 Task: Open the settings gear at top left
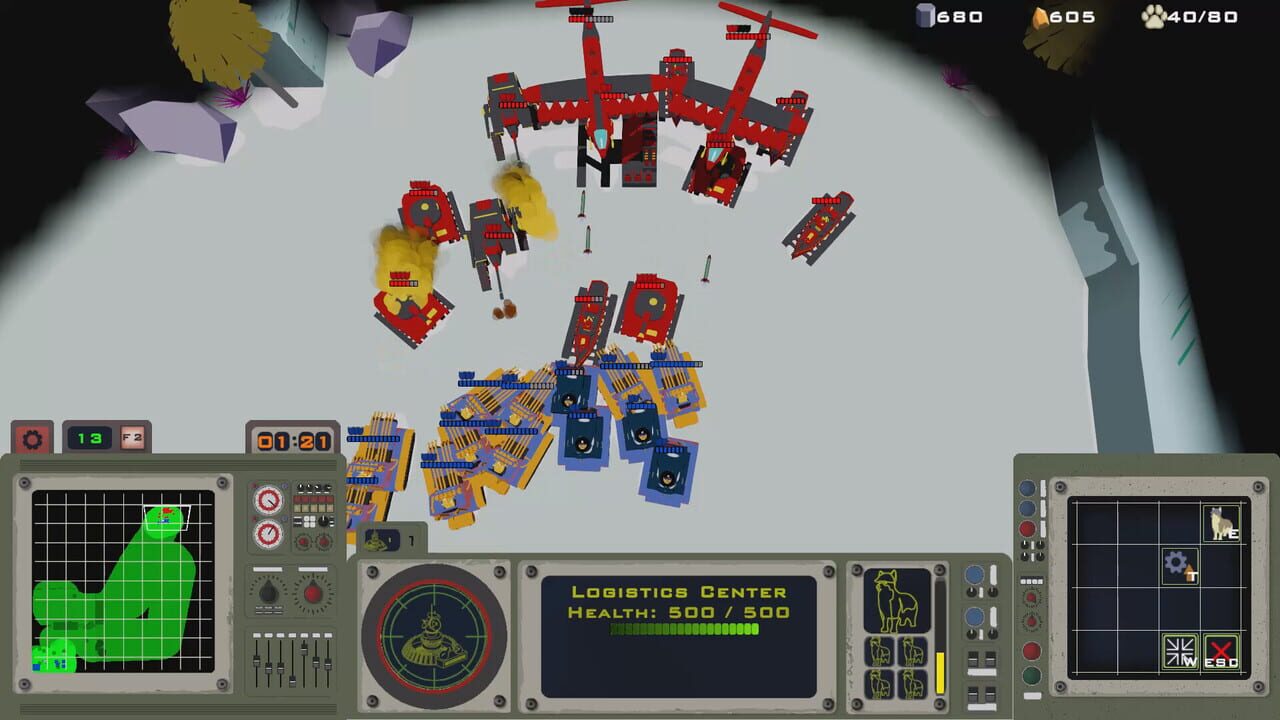pos(33,439)
